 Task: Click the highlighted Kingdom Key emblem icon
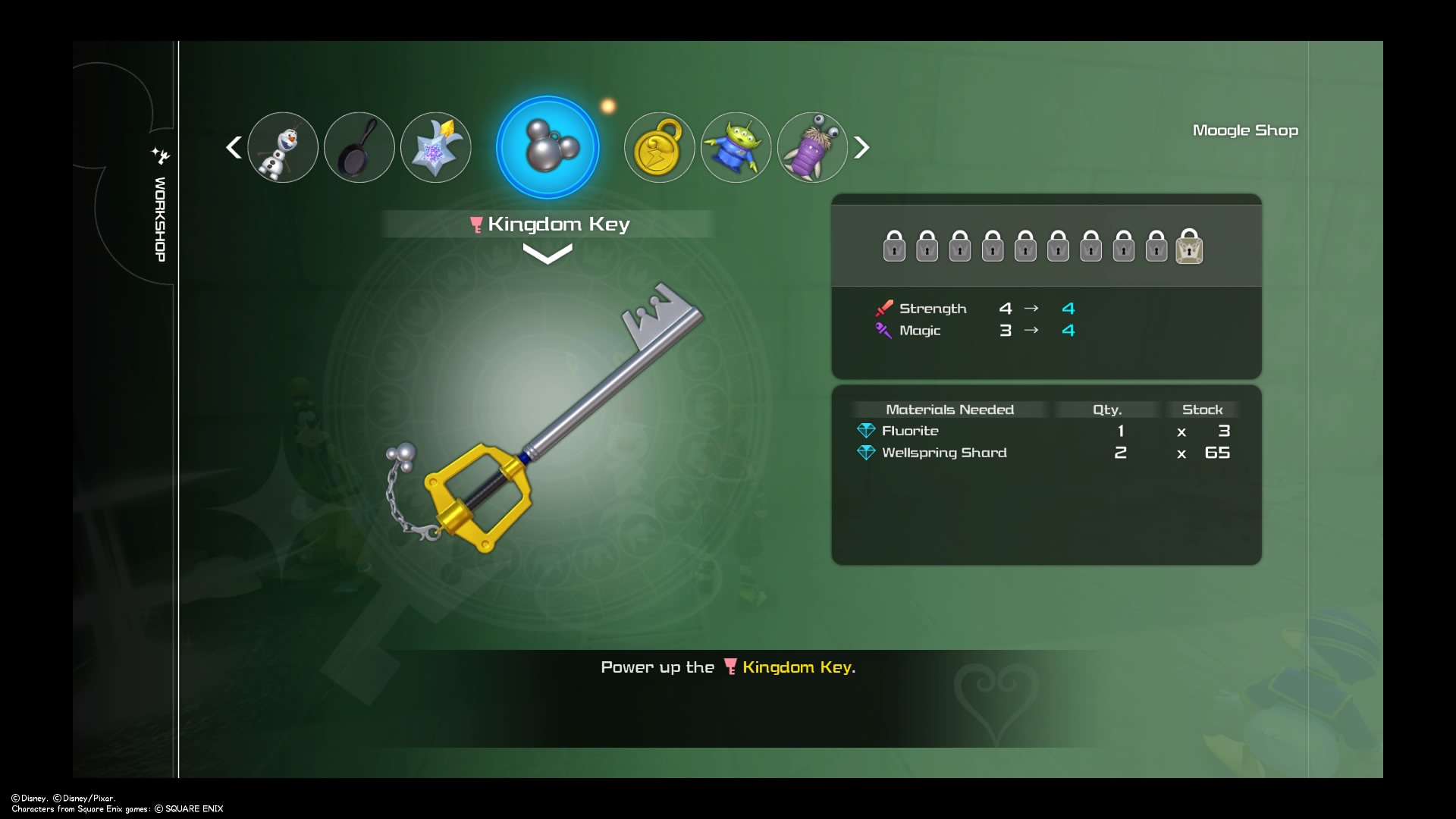click(547, 146)
